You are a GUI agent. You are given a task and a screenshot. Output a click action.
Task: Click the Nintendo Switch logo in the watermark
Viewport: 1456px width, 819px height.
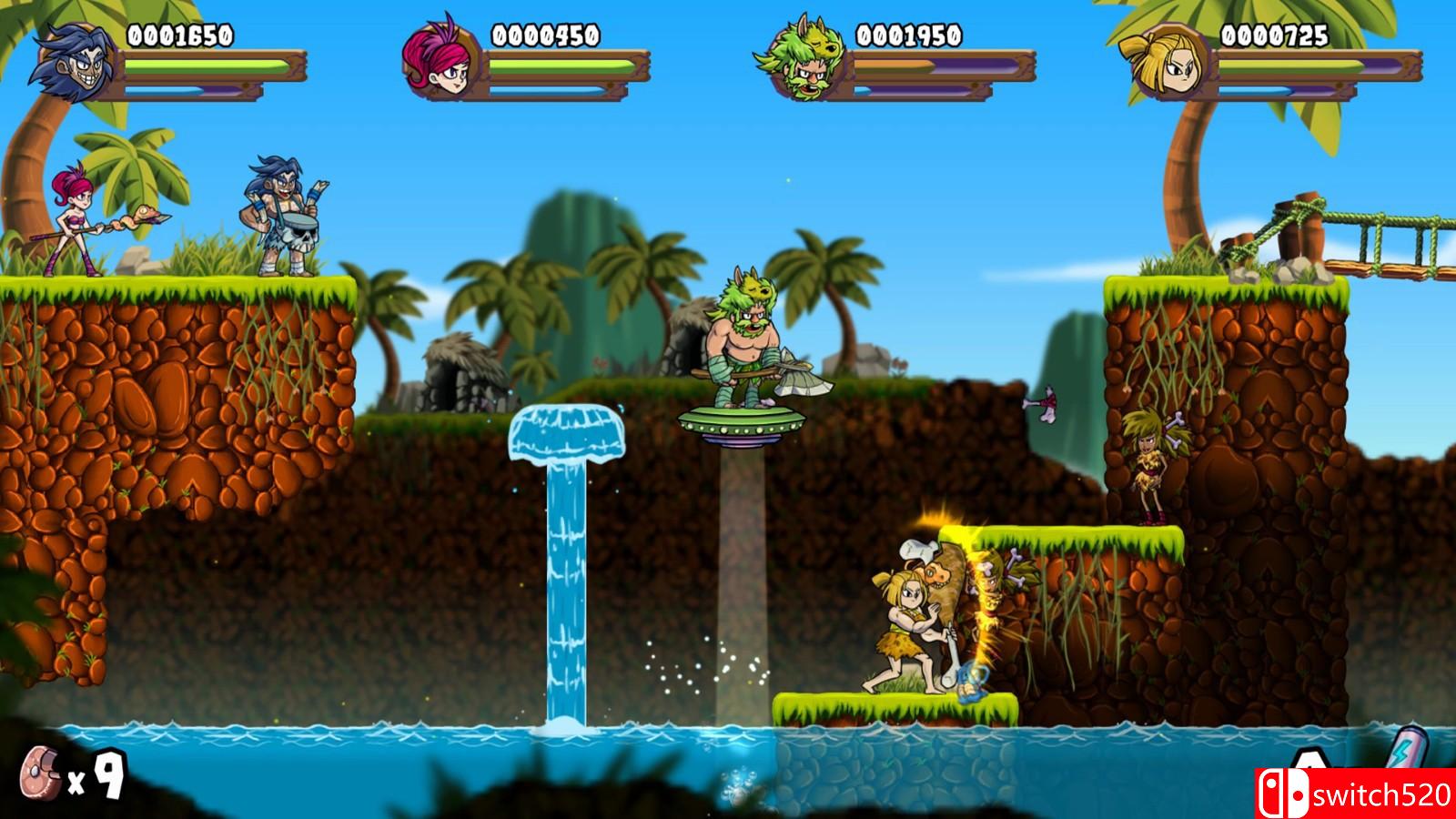pyautogui.click(x=1283, y=794)
